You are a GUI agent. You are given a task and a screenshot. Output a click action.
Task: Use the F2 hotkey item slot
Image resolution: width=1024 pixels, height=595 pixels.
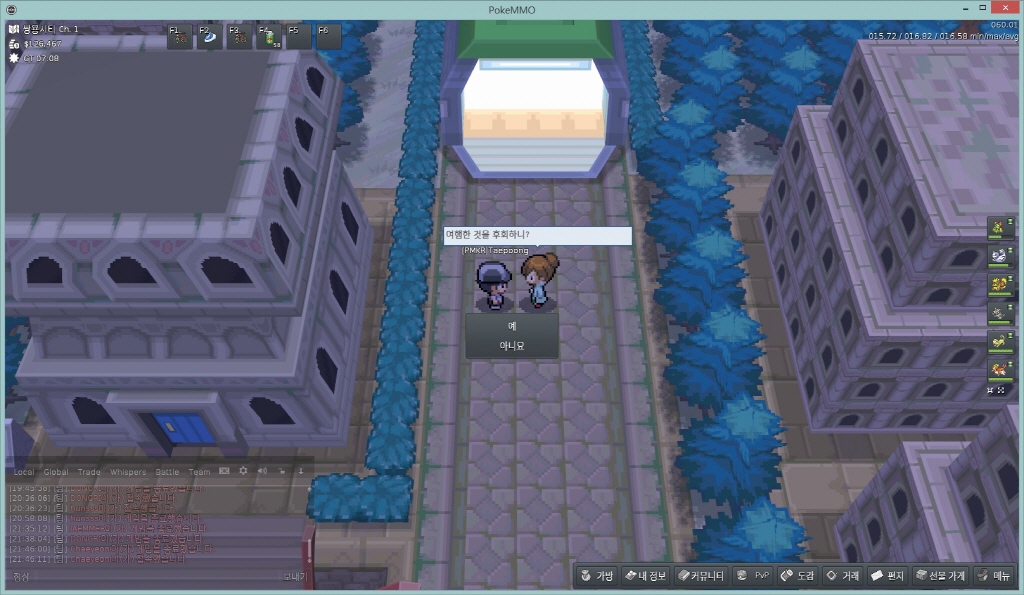coord(210,37)
